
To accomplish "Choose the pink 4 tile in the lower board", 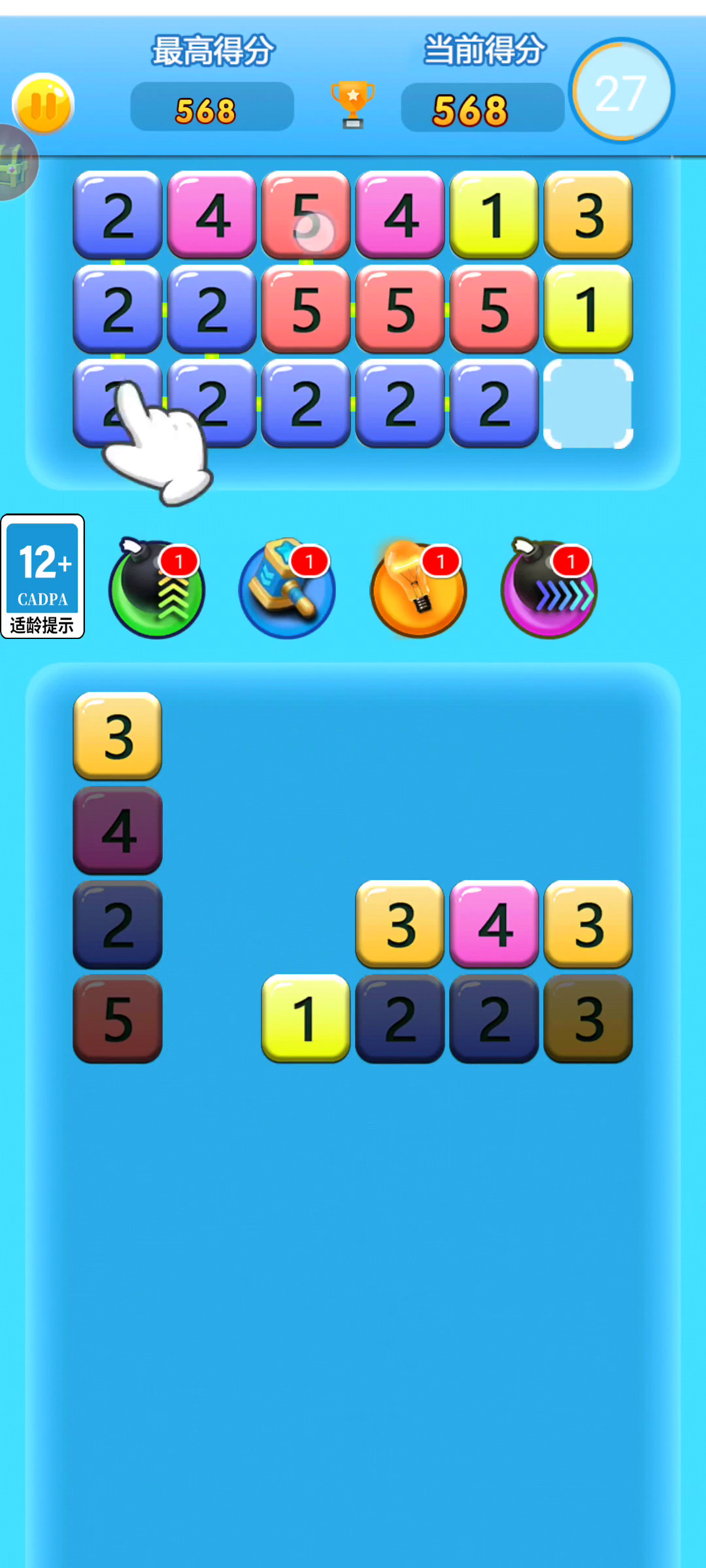I will [494, 924].
